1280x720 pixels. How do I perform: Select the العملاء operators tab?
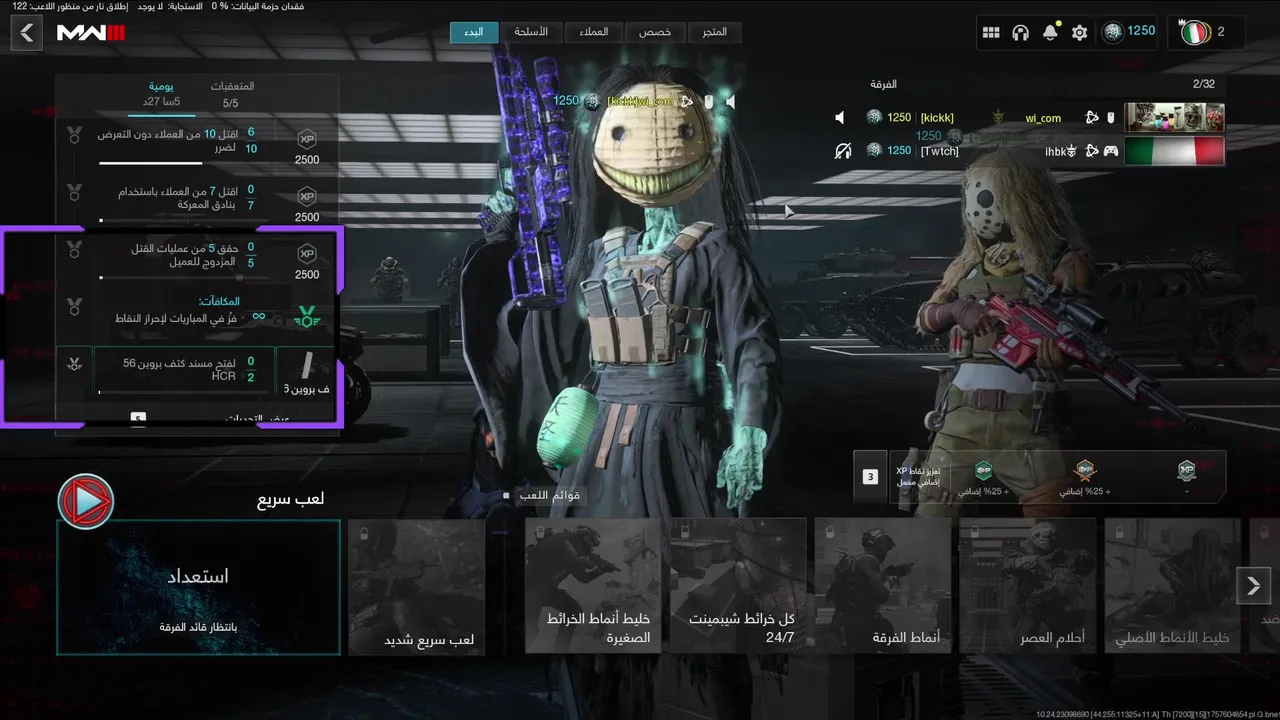[x=594, y=32]
